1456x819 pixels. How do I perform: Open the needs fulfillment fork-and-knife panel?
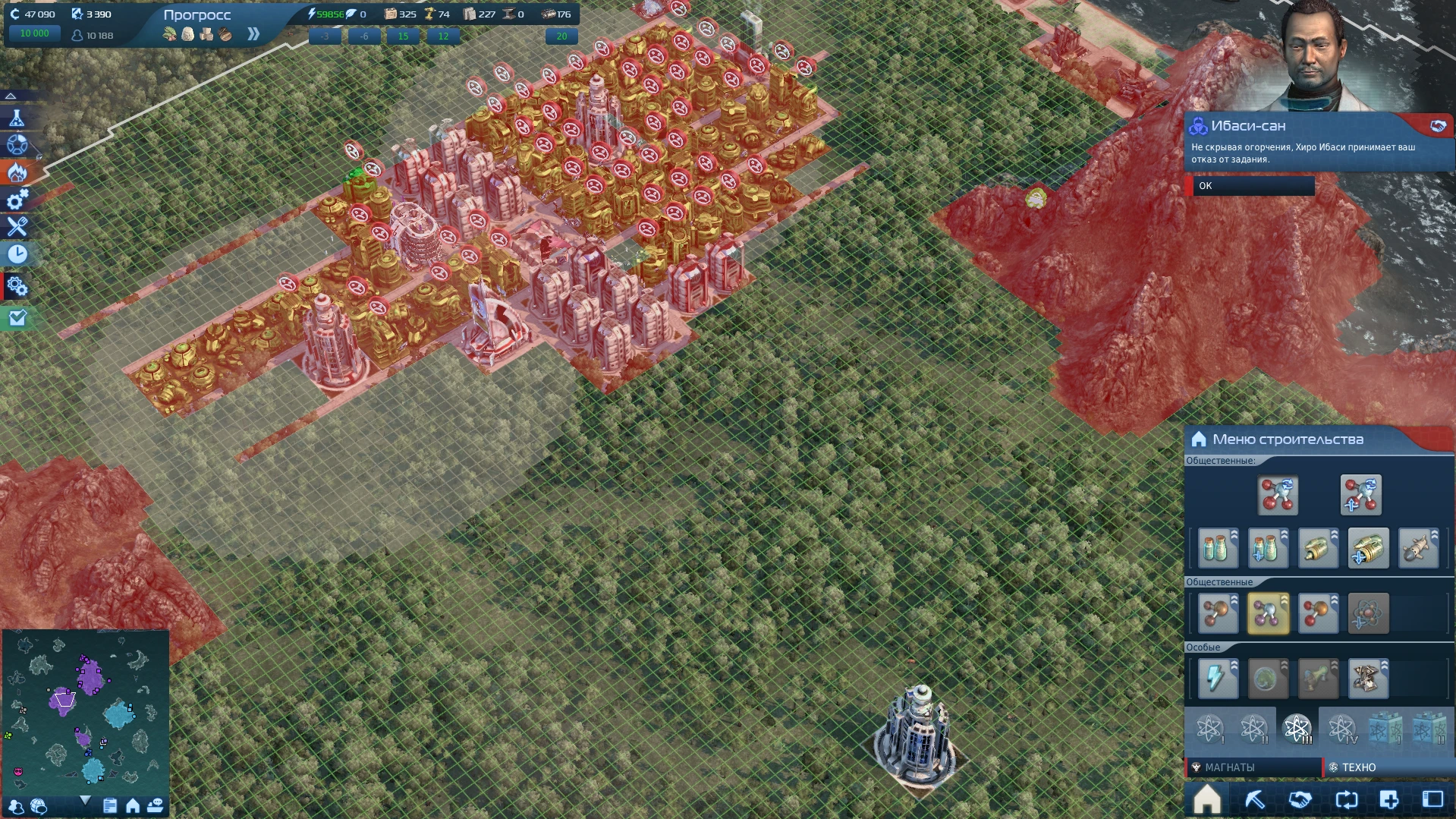pos(17,227)
